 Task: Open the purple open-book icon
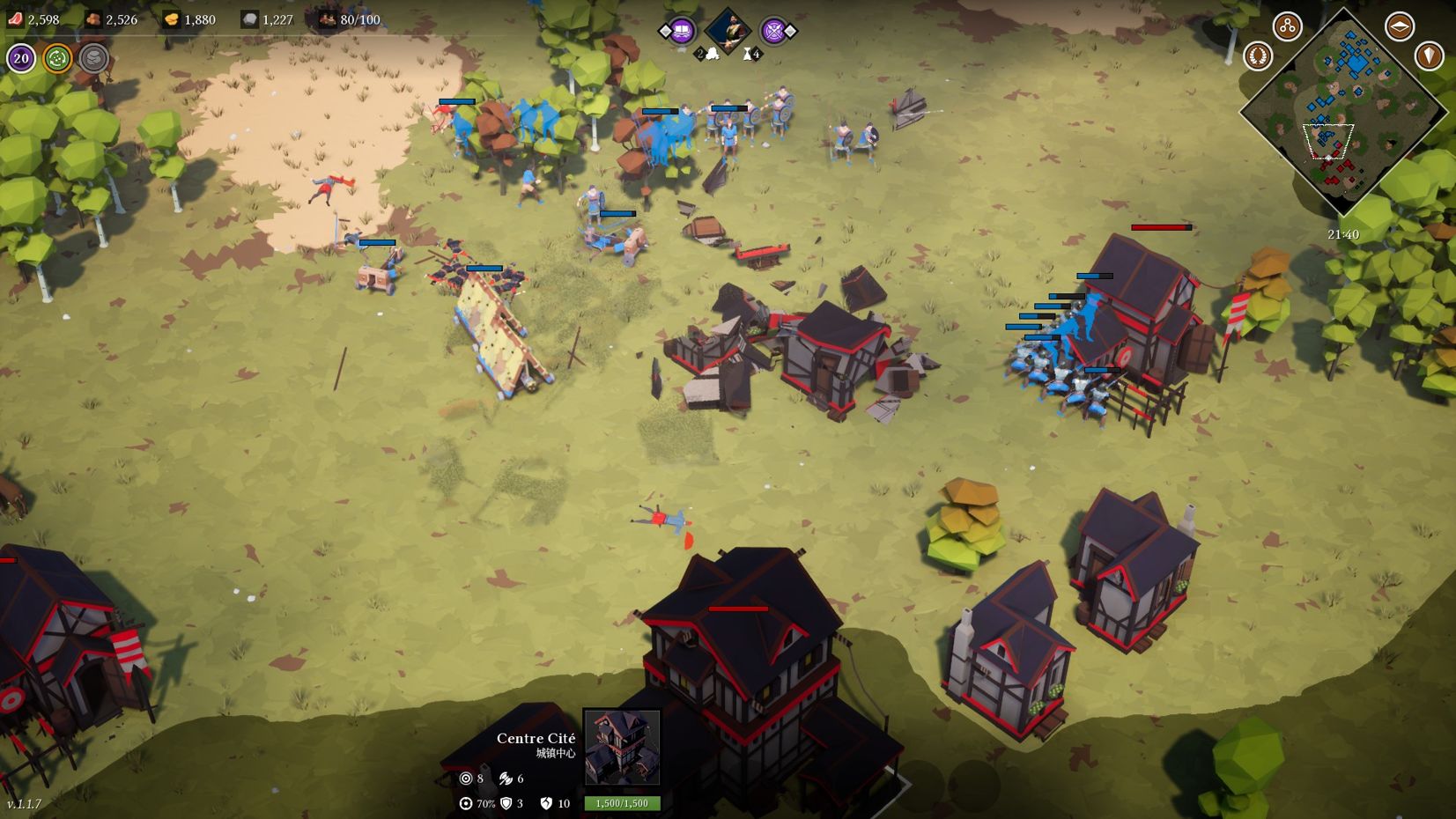pyautogui.click(x=681, y=33)
